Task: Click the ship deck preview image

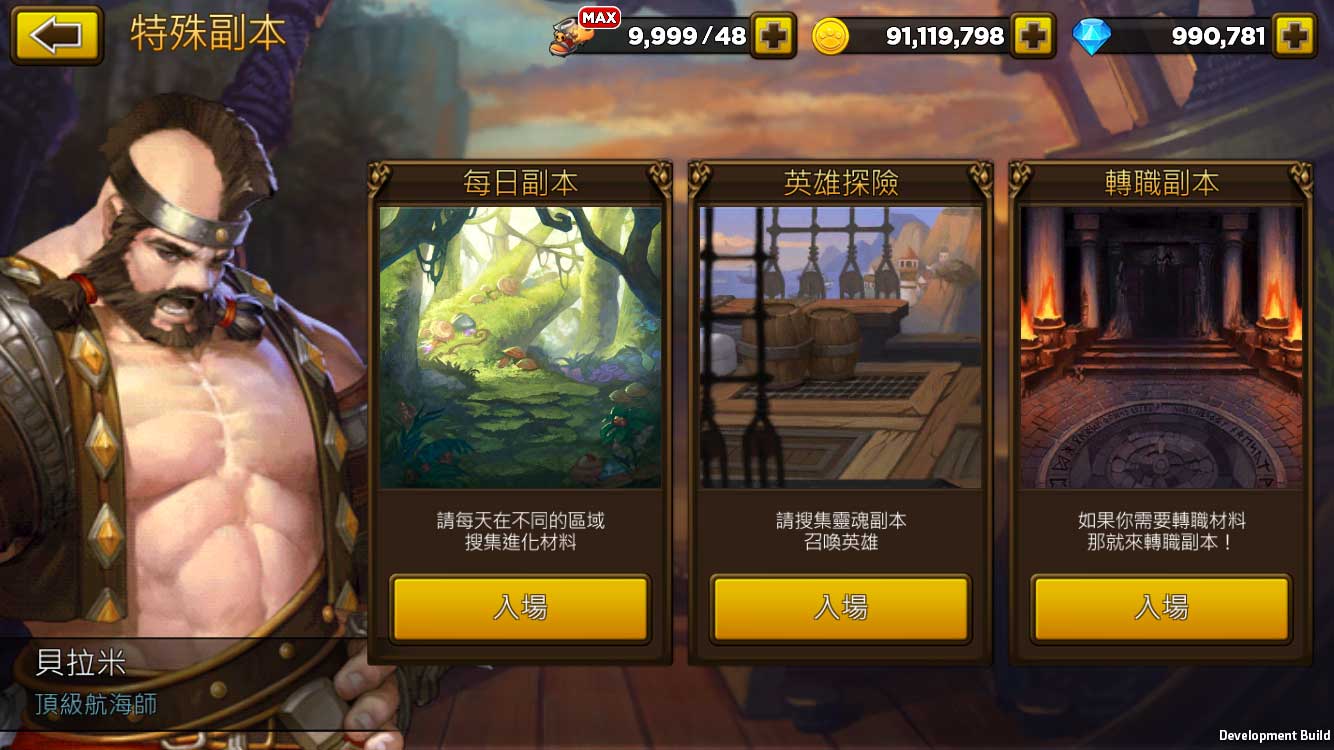Action: (840, 345)
